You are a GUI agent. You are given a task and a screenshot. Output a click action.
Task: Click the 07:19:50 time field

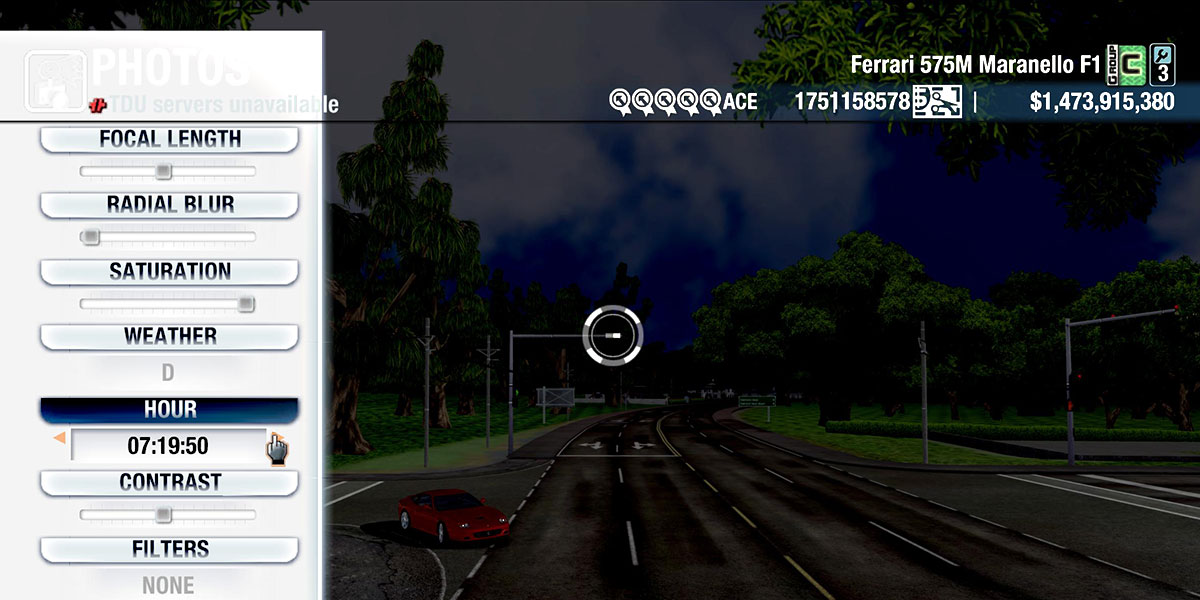(168, 445)
